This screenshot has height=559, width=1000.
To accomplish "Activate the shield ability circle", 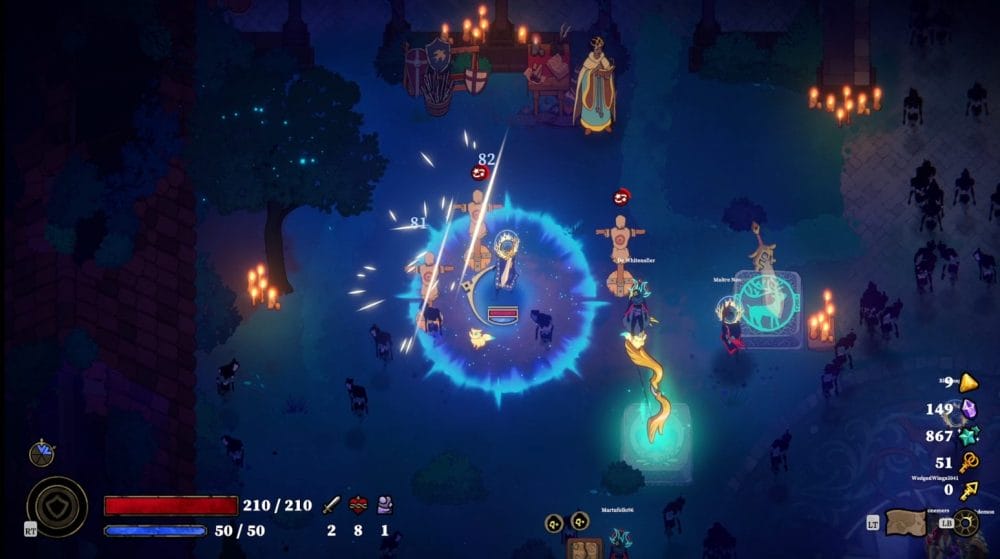I will coord(57,507).
